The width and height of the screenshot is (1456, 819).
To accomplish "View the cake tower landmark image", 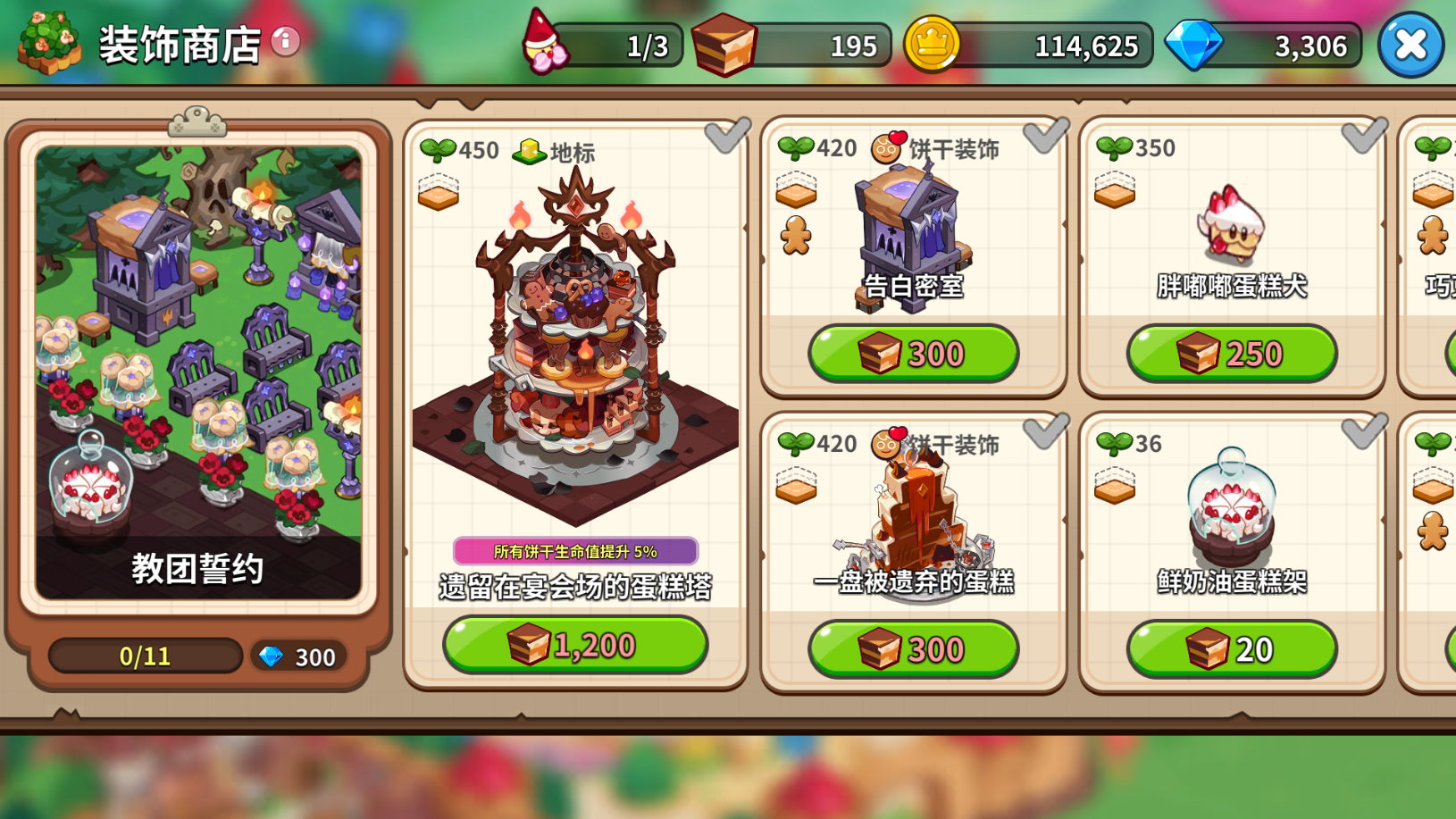I will pyautogui.click(x=575, y=348).
